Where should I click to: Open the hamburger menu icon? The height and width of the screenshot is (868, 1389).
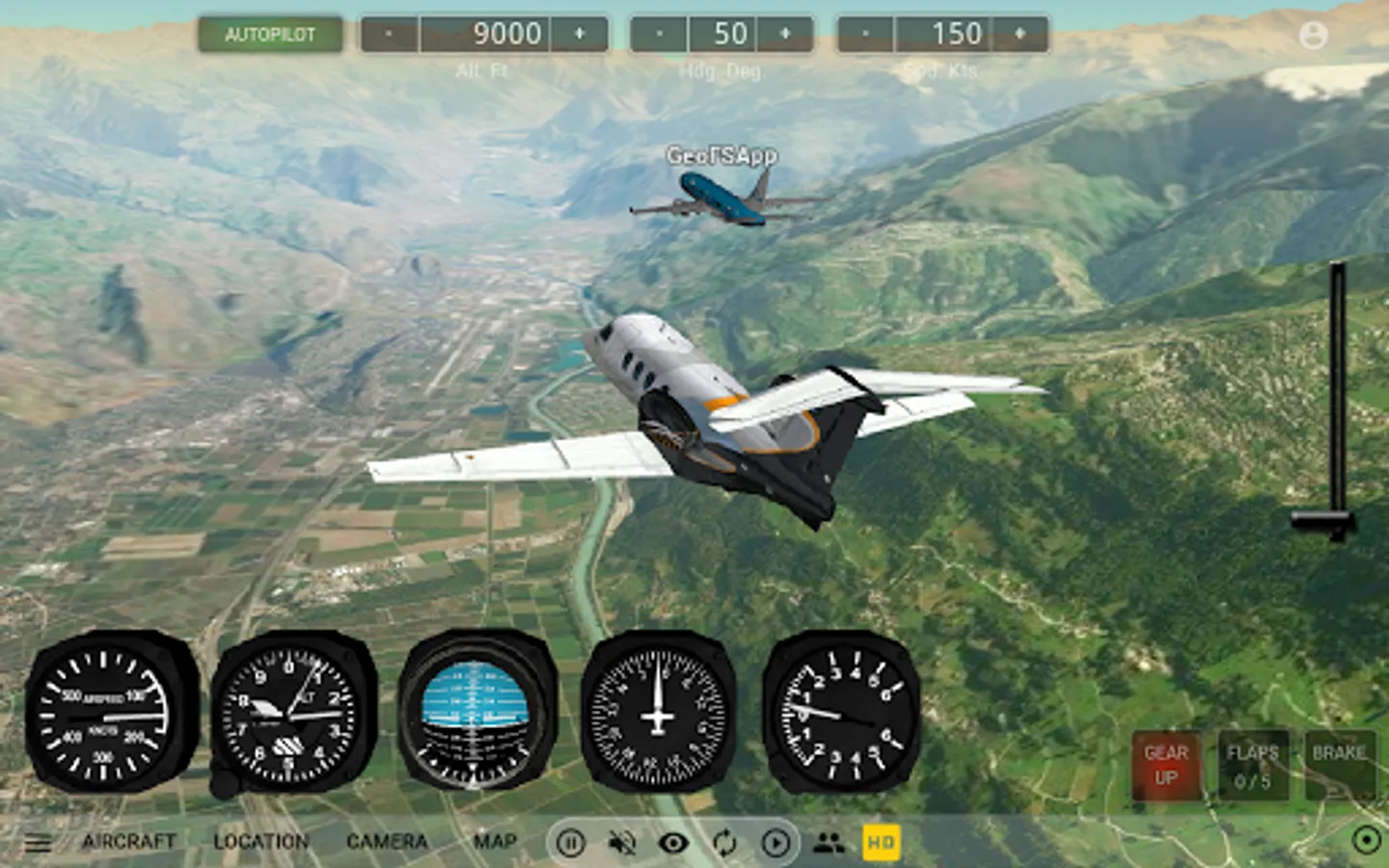[x=39, y=844]
